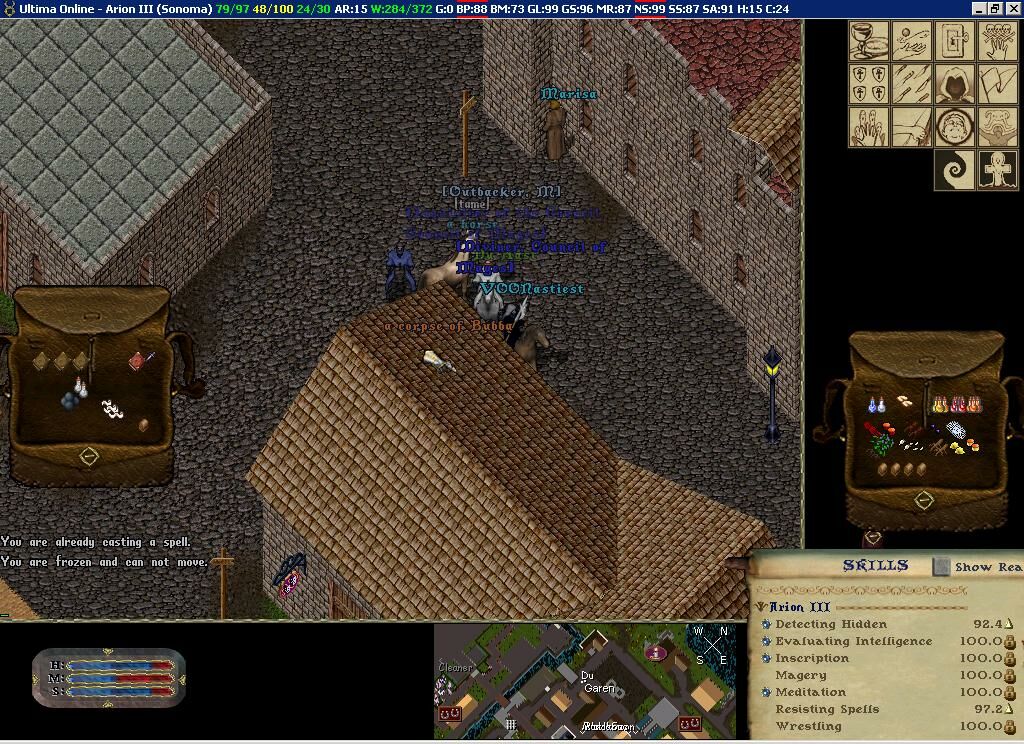The image size is (1024, 744).
Task: Collapse the Arion III skill group
Action: point(761,606)
